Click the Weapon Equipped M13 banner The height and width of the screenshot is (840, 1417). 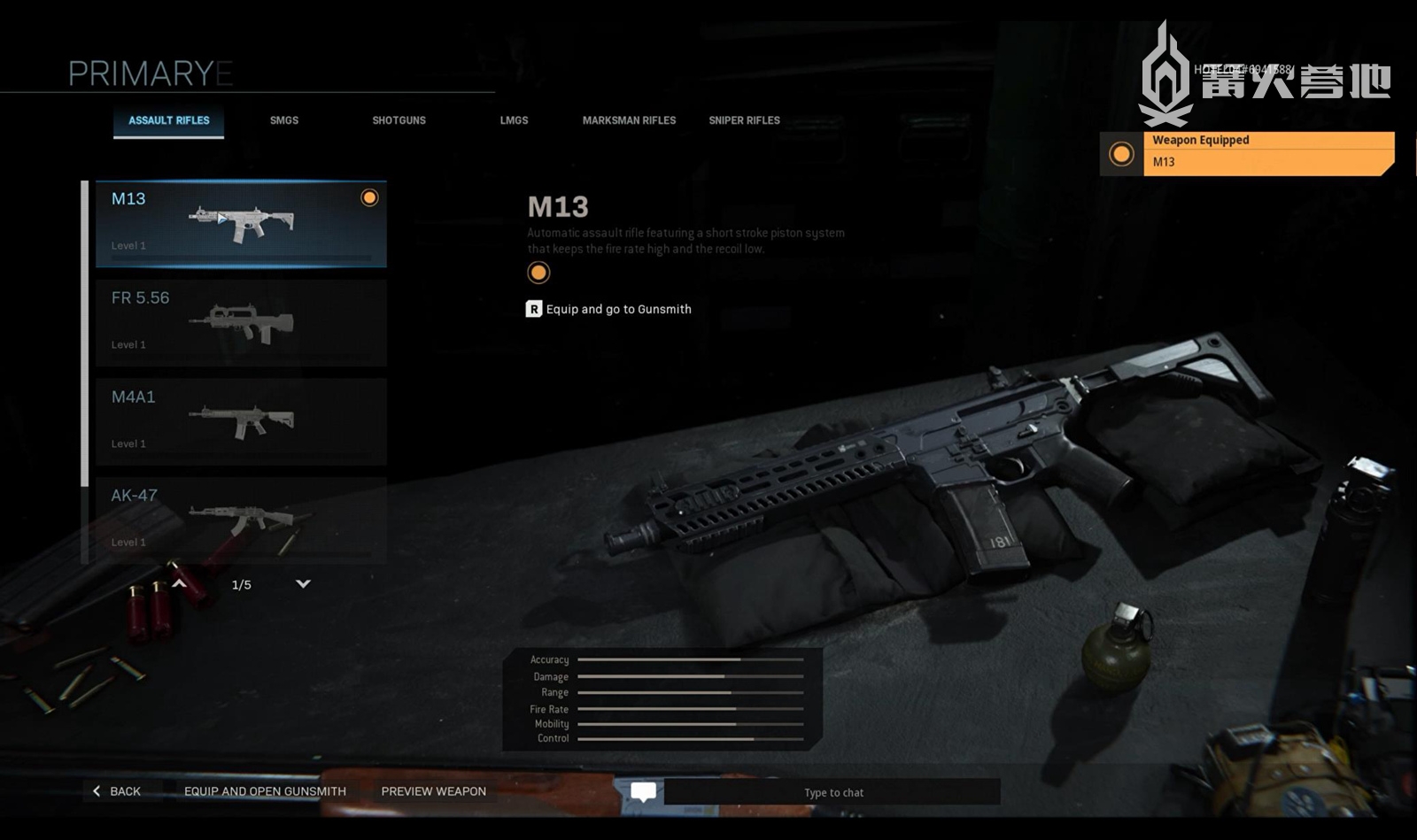(1267, 153)
